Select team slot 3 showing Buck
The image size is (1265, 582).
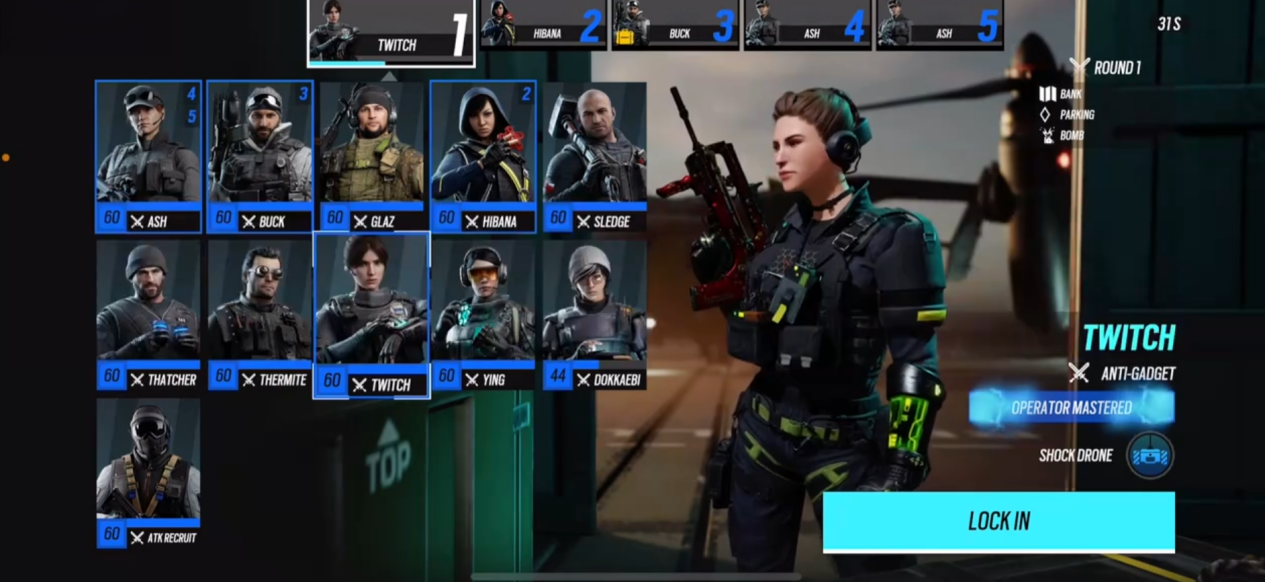point(675,25)
